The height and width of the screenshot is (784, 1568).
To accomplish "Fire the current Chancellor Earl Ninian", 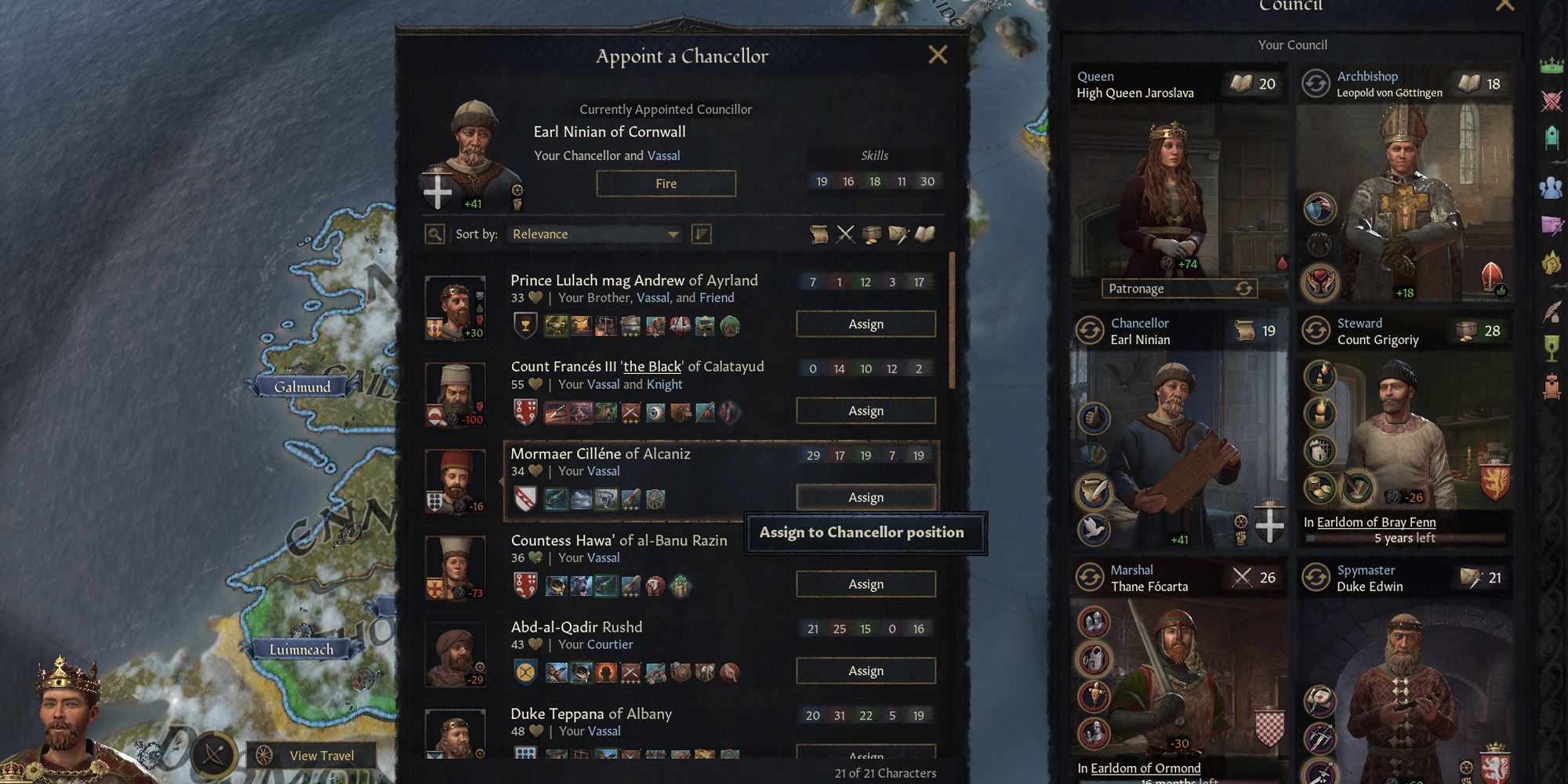I will (x=666, y=183).
